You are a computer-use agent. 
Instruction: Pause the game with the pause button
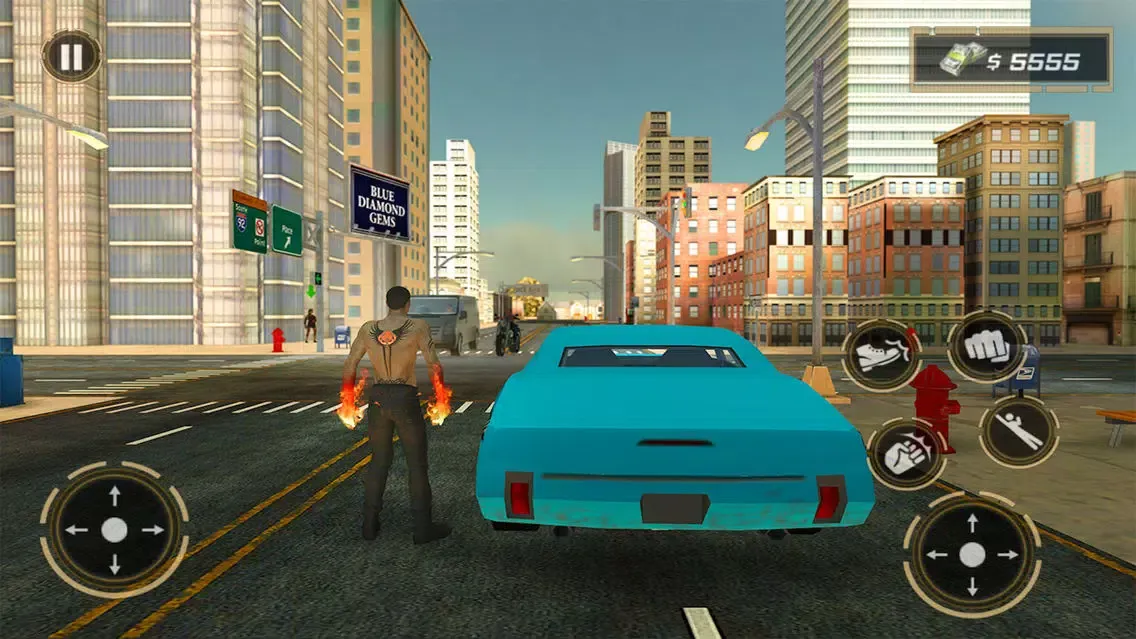pos(71,56)
